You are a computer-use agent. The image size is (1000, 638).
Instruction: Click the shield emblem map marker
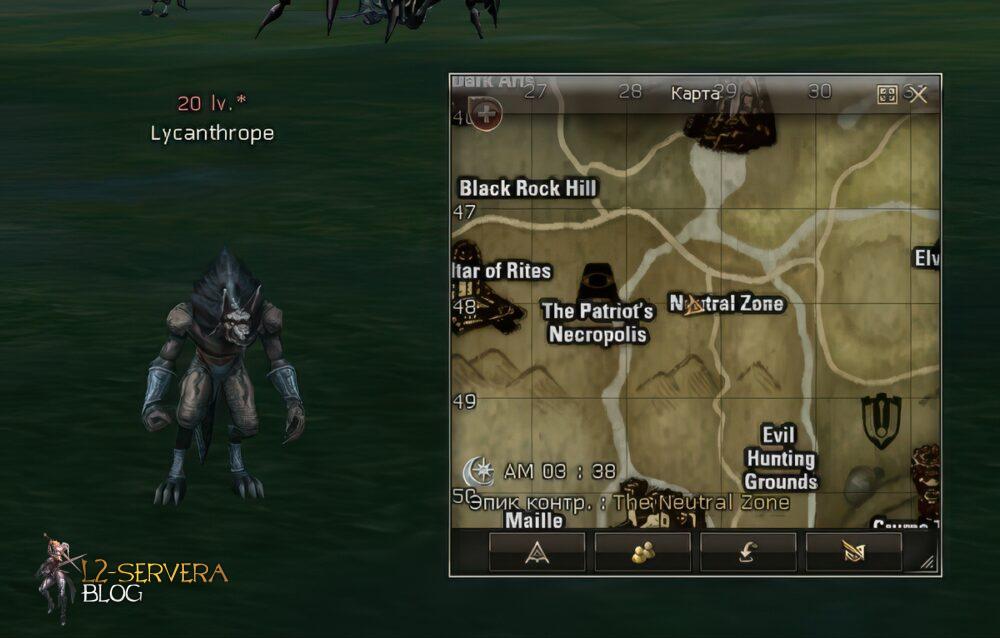point(881,421)
